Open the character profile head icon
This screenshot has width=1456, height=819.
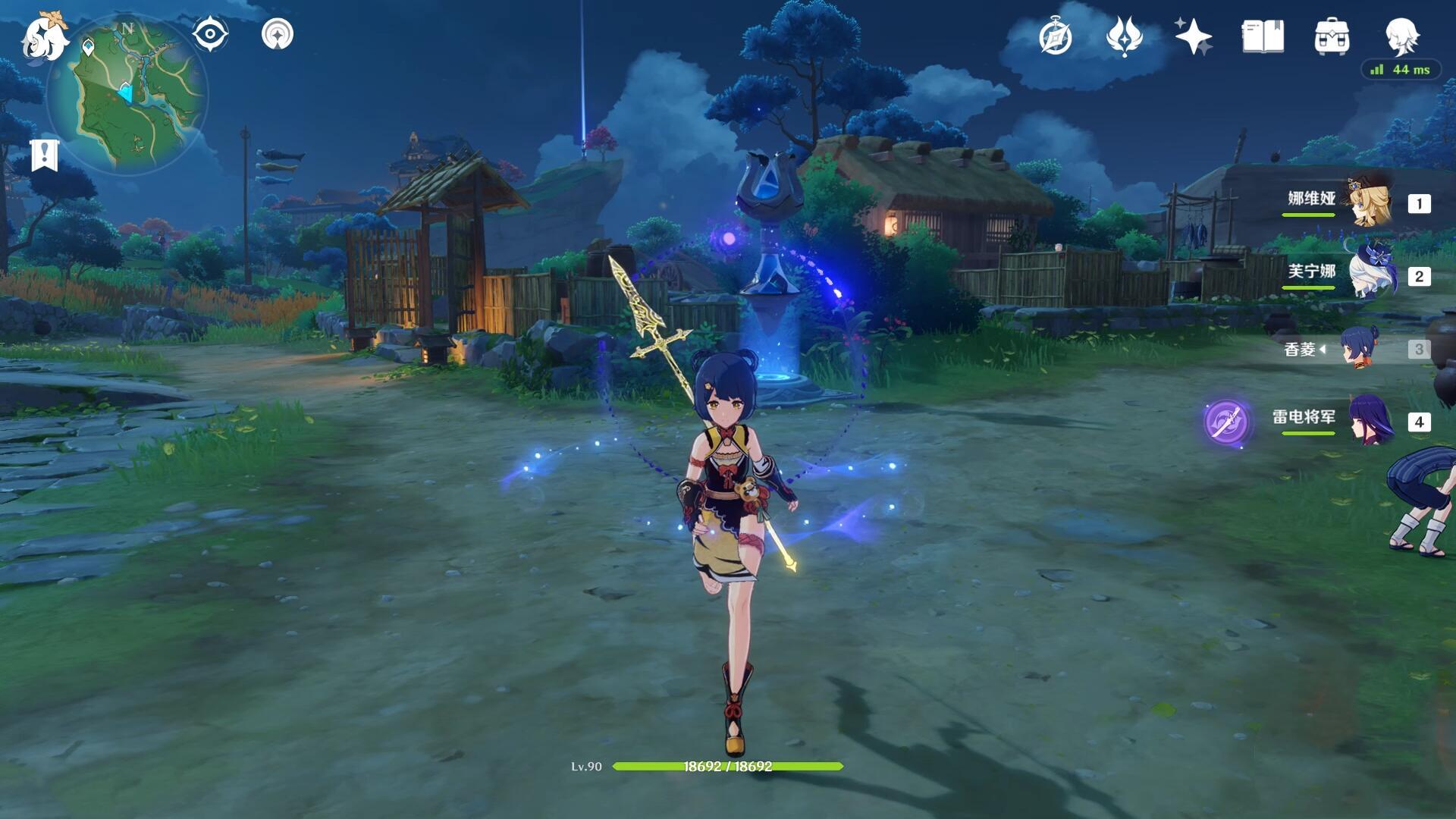(x=1401, y=35)
